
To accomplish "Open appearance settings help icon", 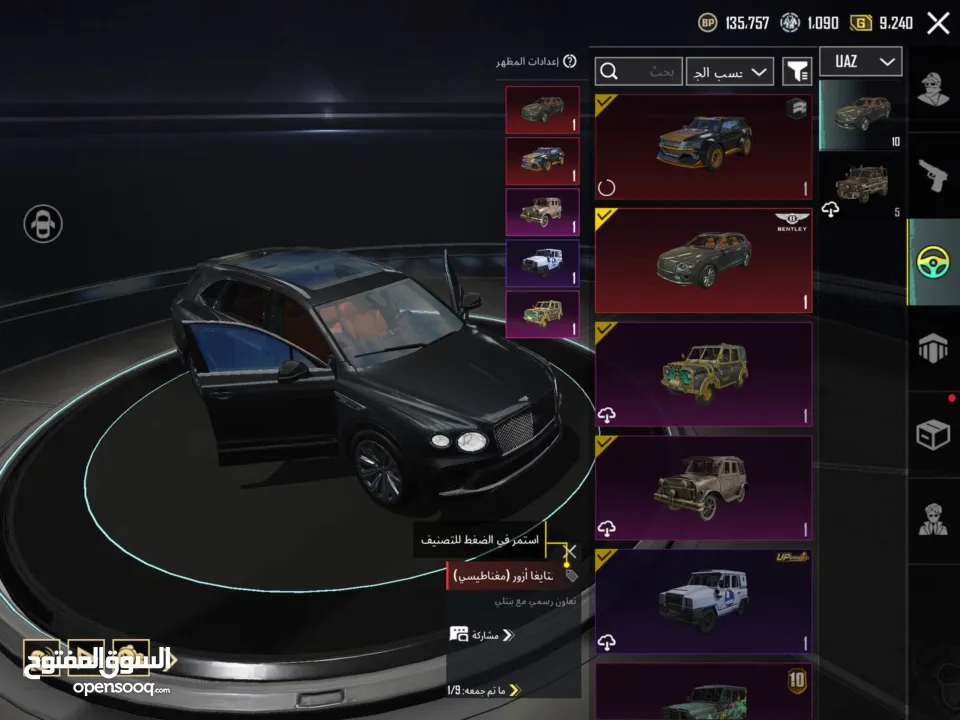I will [x=570, y=62].
